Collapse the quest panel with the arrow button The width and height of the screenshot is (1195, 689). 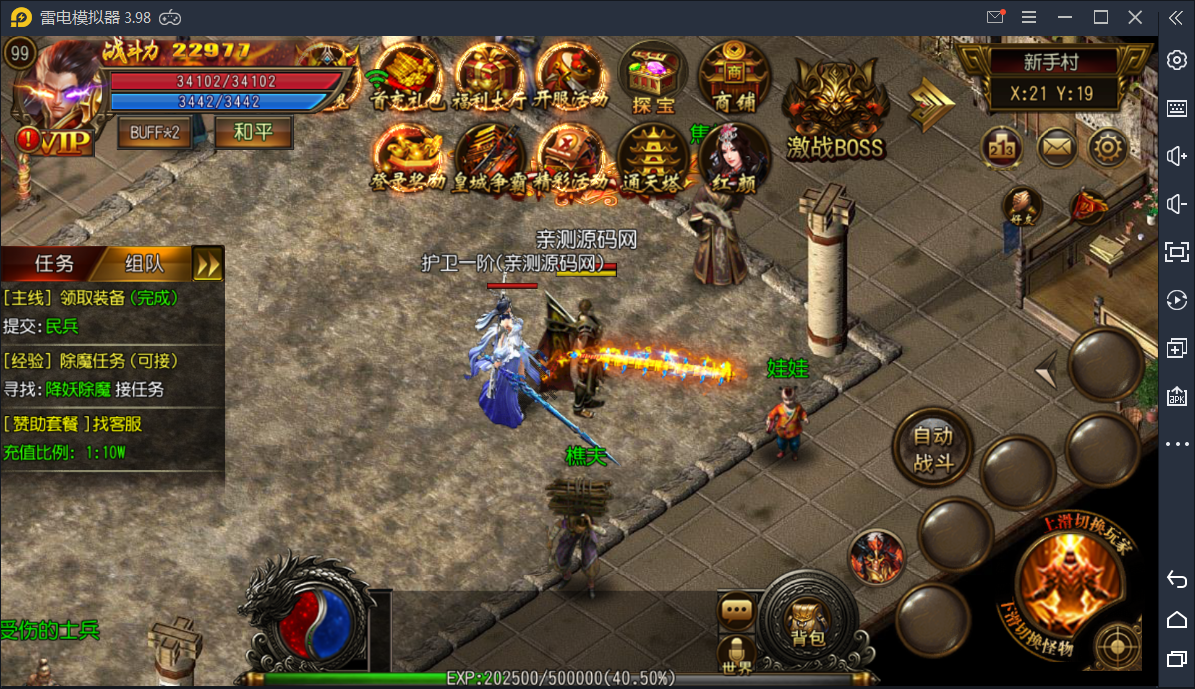coord(208,264)
